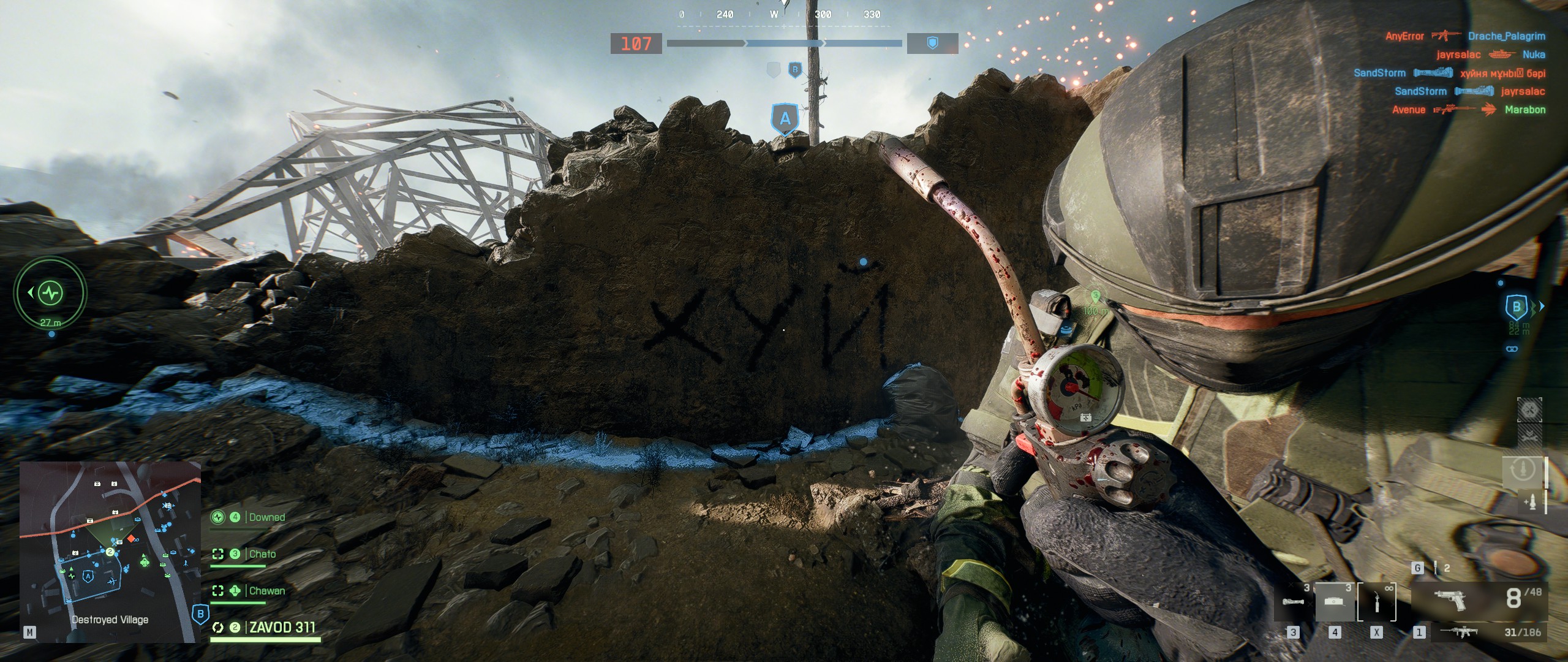Click the objective B shield beside squad list

(200, 614)
